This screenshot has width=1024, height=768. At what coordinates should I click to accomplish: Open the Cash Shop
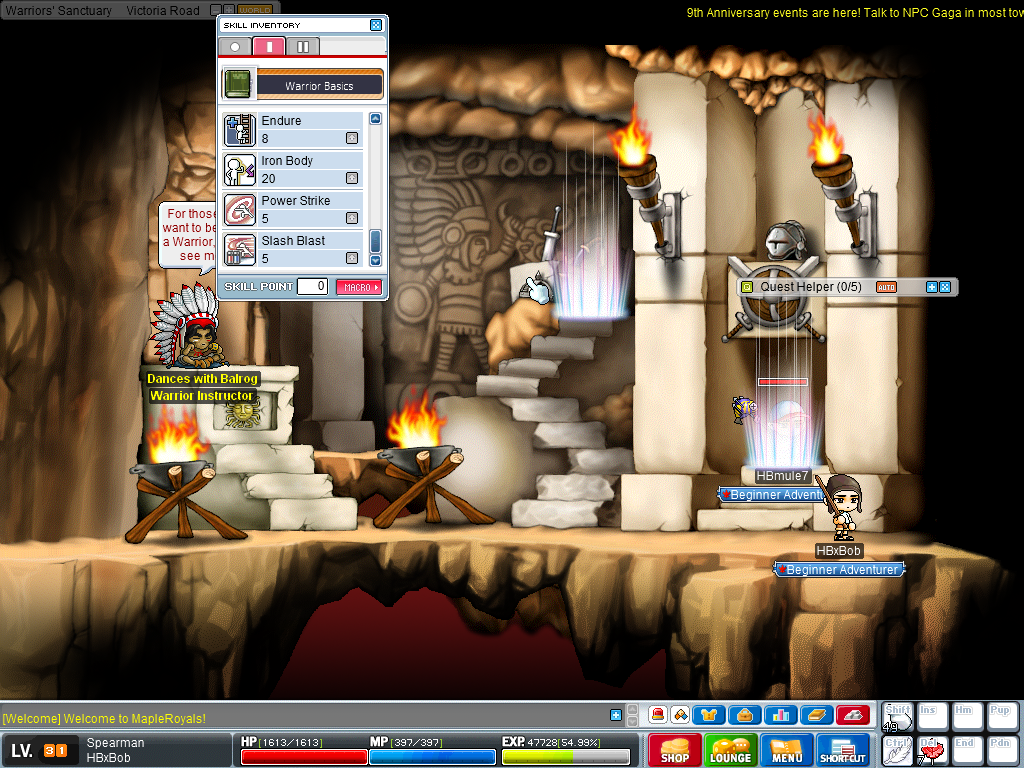[x=675, y=750]
